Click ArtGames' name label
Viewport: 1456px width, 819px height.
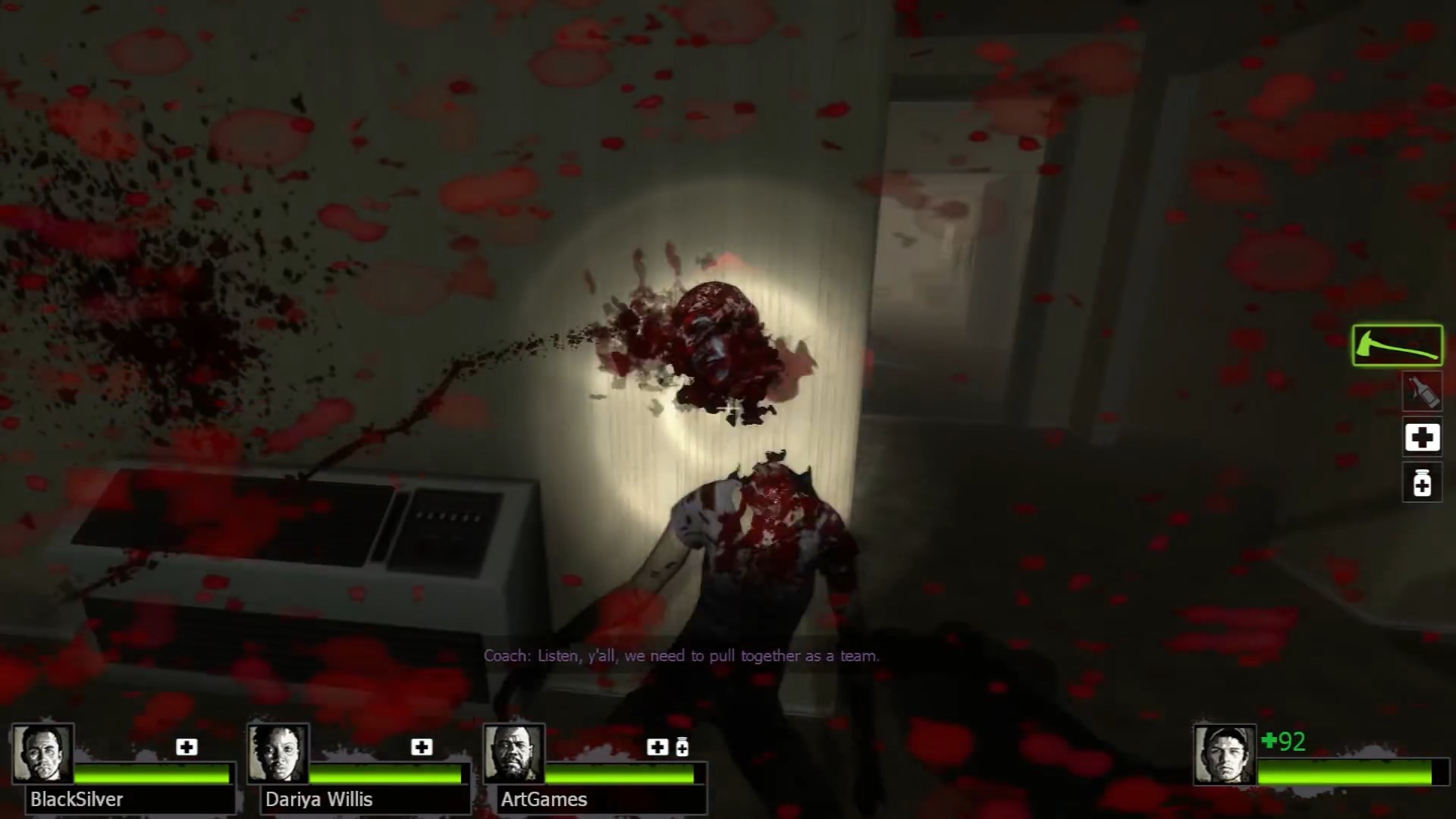click(x=543, y=799)
